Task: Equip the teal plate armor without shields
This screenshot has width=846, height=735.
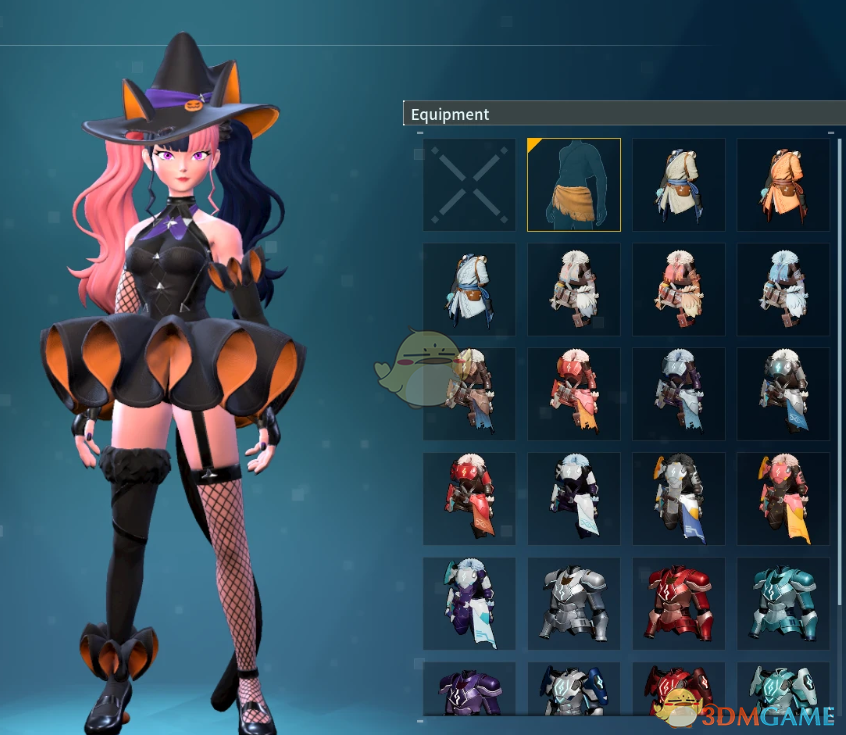Action: coord(783,604)
